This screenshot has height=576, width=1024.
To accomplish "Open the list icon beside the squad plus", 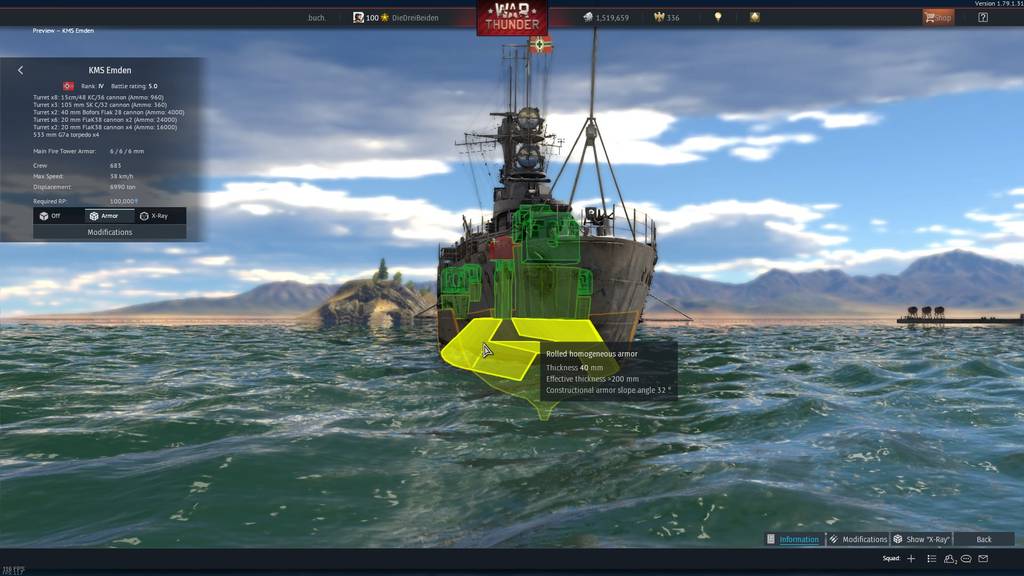I will (932, 558).
